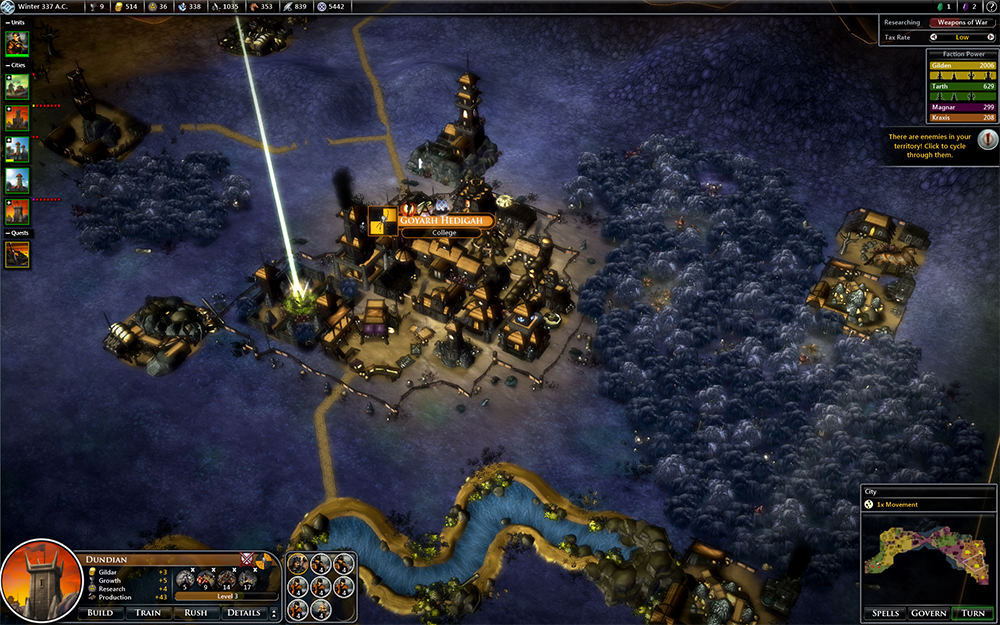Open the help question mark icon
The height and width of the screenshot is (625, 1000).
coord(990,7)
